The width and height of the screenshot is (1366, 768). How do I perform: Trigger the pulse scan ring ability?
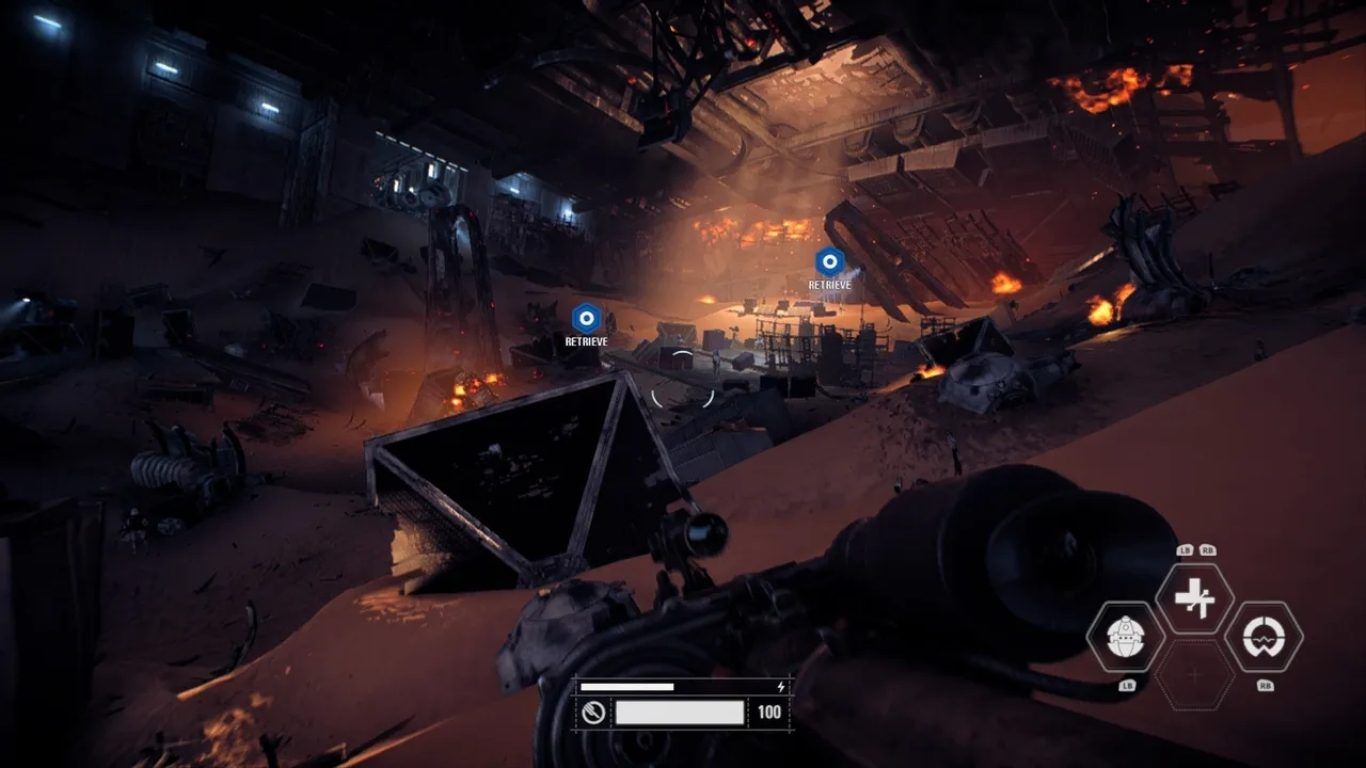1263,637
